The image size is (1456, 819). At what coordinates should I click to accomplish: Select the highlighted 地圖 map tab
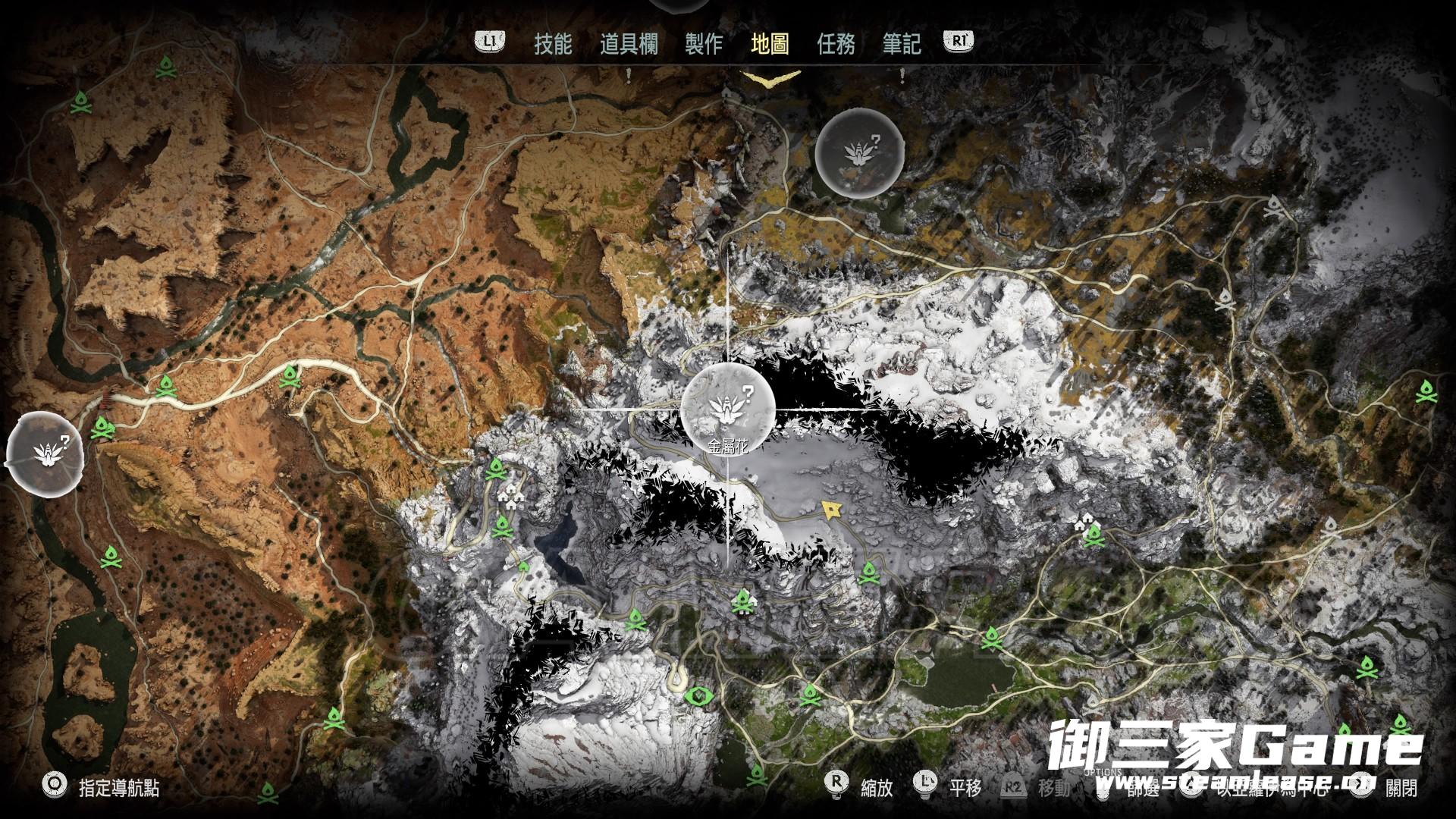pos(770,44)
